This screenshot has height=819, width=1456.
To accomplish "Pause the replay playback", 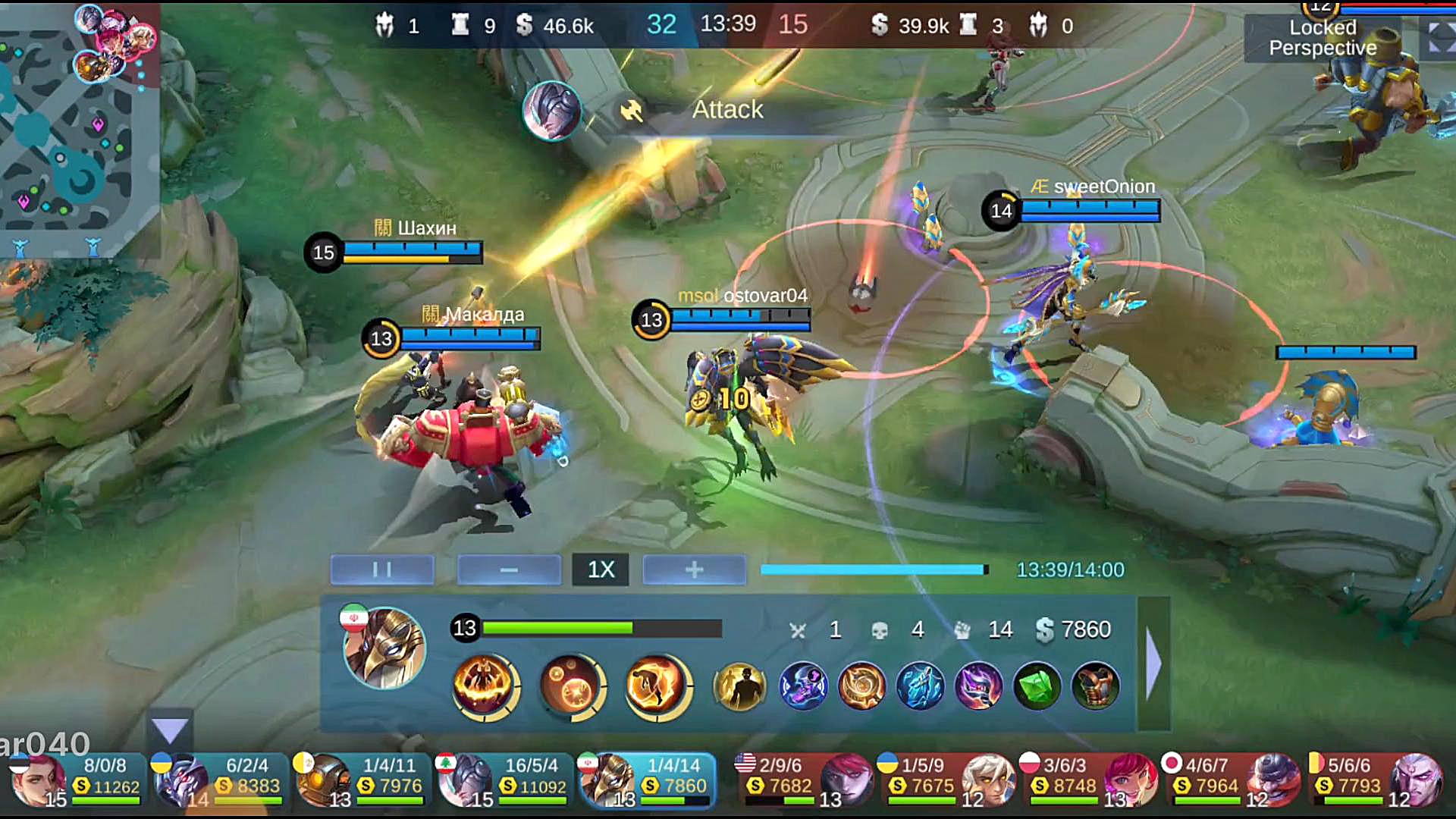I will [x=382, y=570].
